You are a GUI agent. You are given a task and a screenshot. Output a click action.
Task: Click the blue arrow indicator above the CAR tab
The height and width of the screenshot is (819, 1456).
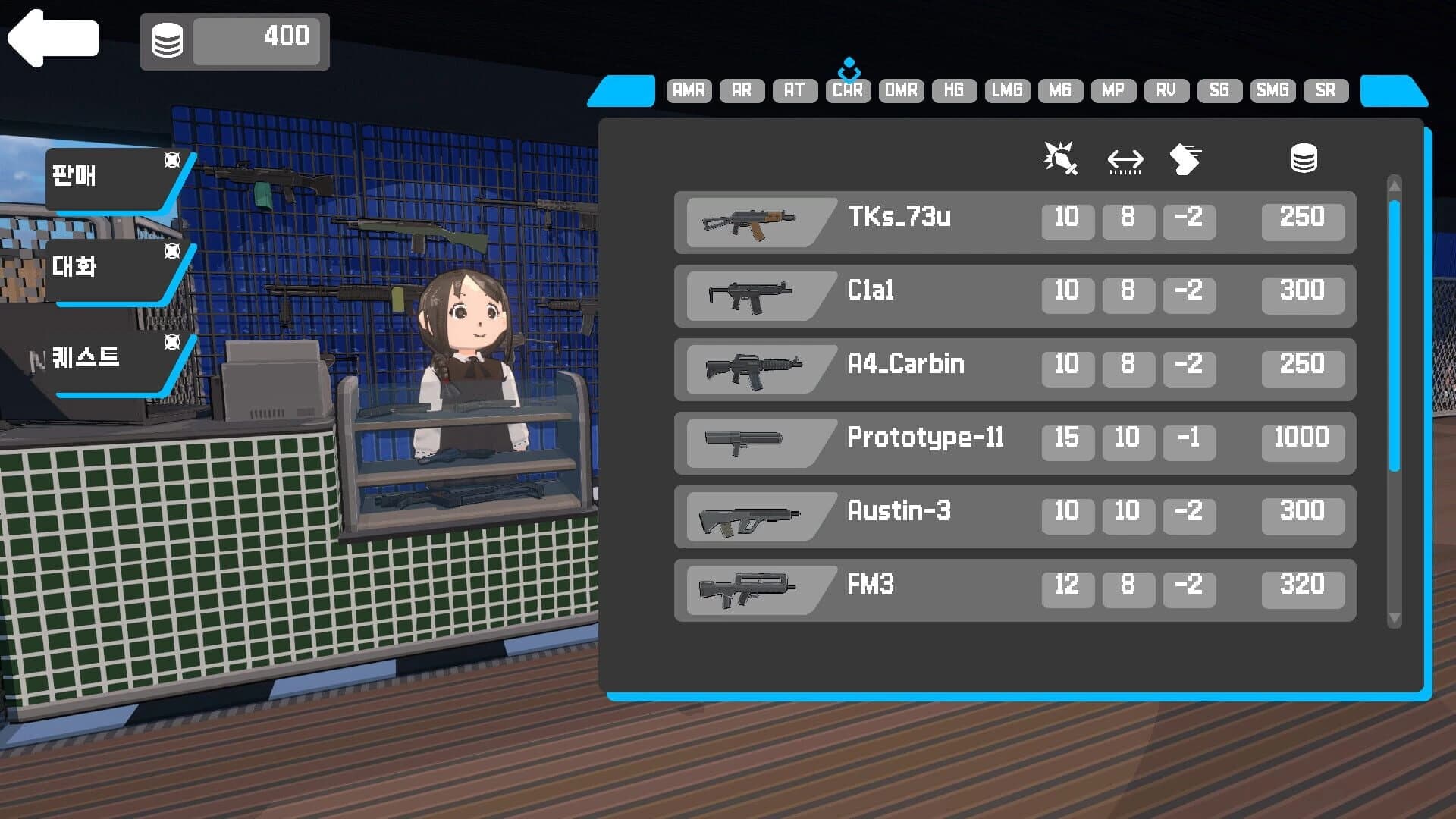[847, 67]
